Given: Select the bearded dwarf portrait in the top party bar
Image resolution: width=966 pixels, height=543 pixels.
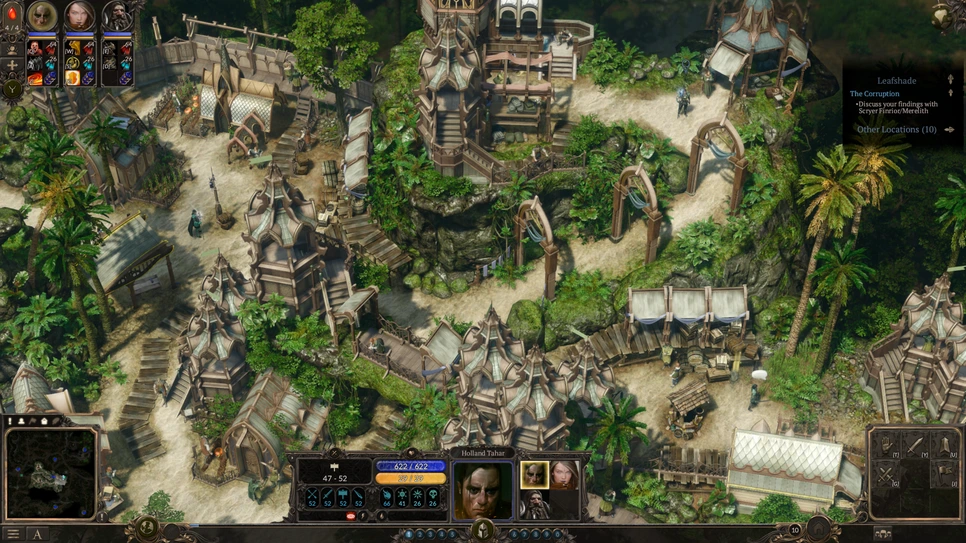Looking at the screenshot, I should coord(118,17).
